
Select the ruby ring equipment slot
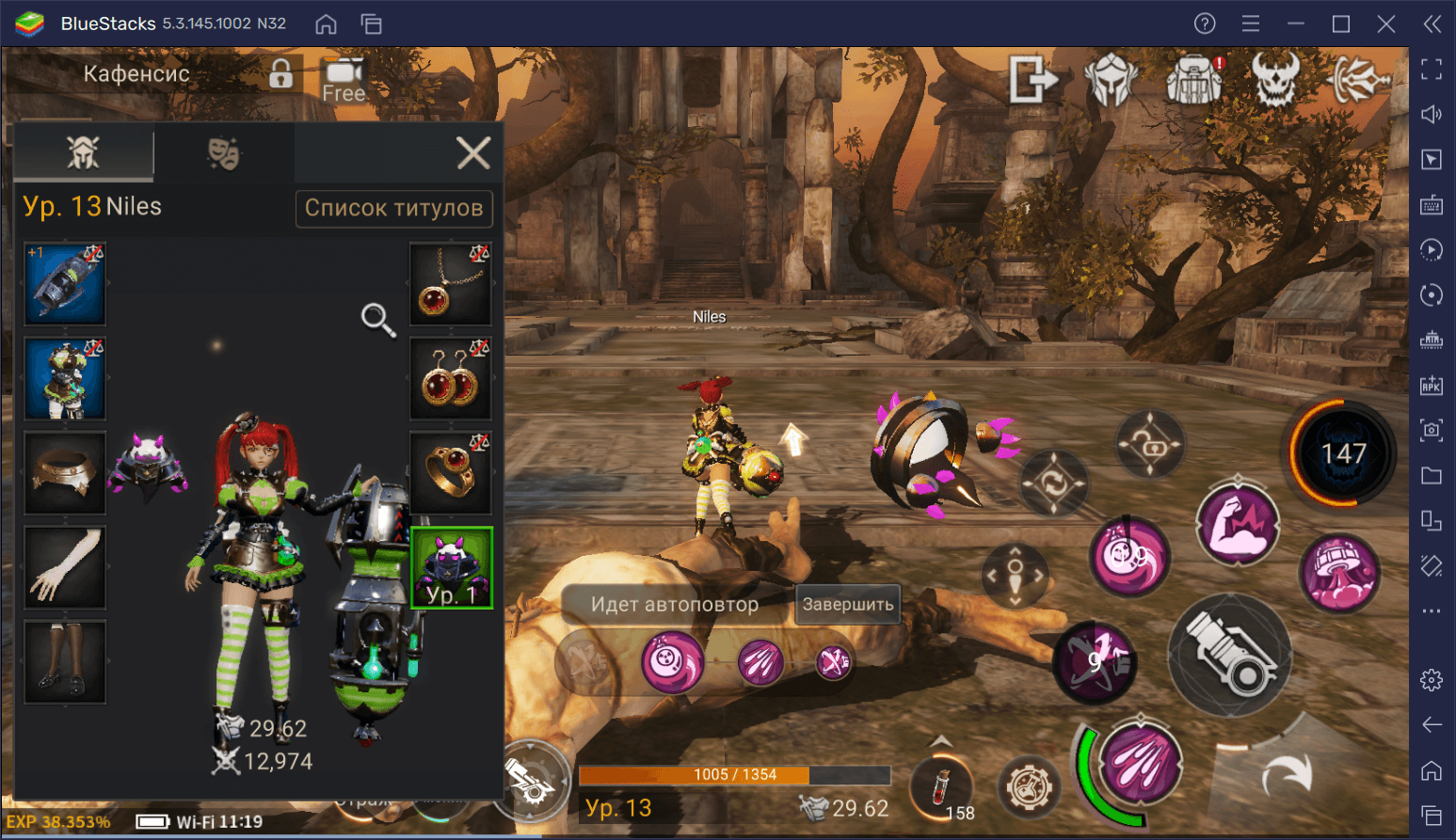point(451,472)
